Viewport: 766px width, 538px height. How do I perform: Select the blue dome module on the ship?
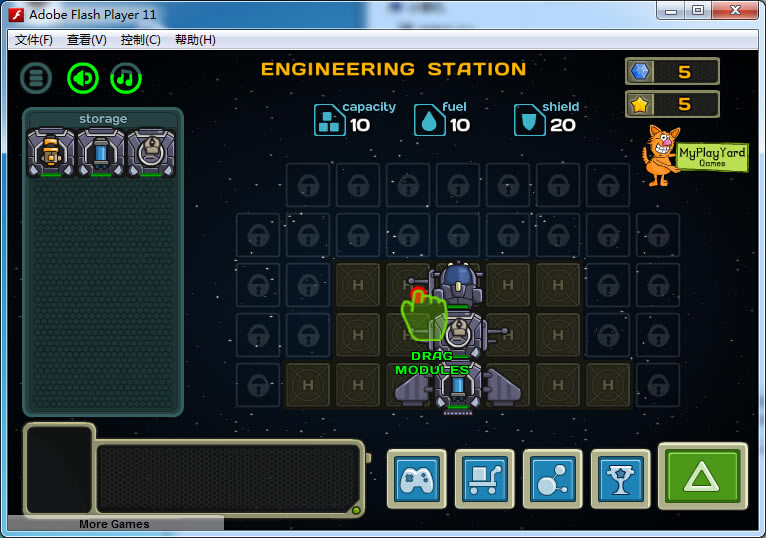tap(458, 285)
